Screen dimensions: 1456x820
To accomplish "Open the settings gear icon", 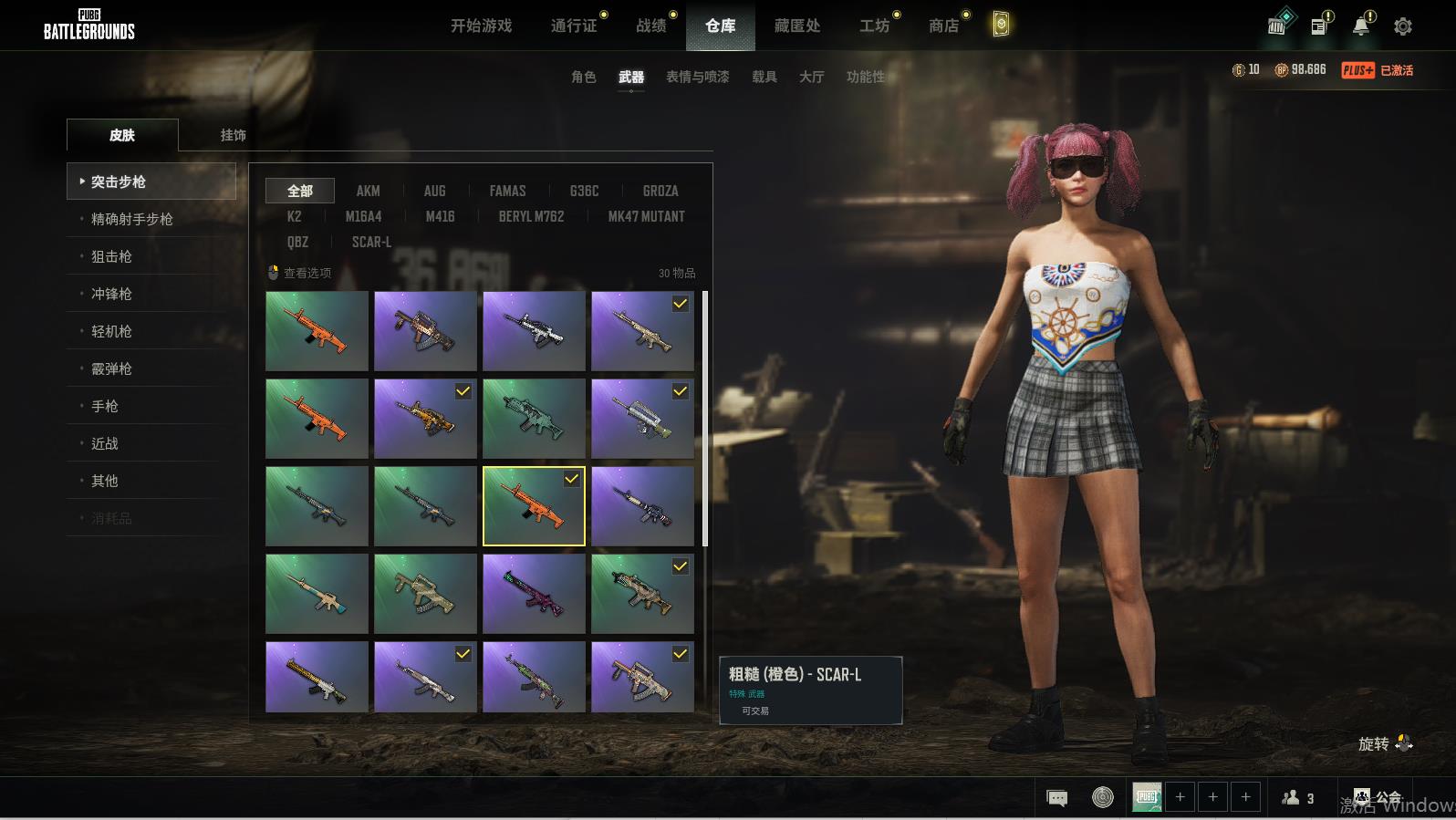I will (x=1402, y=26).
